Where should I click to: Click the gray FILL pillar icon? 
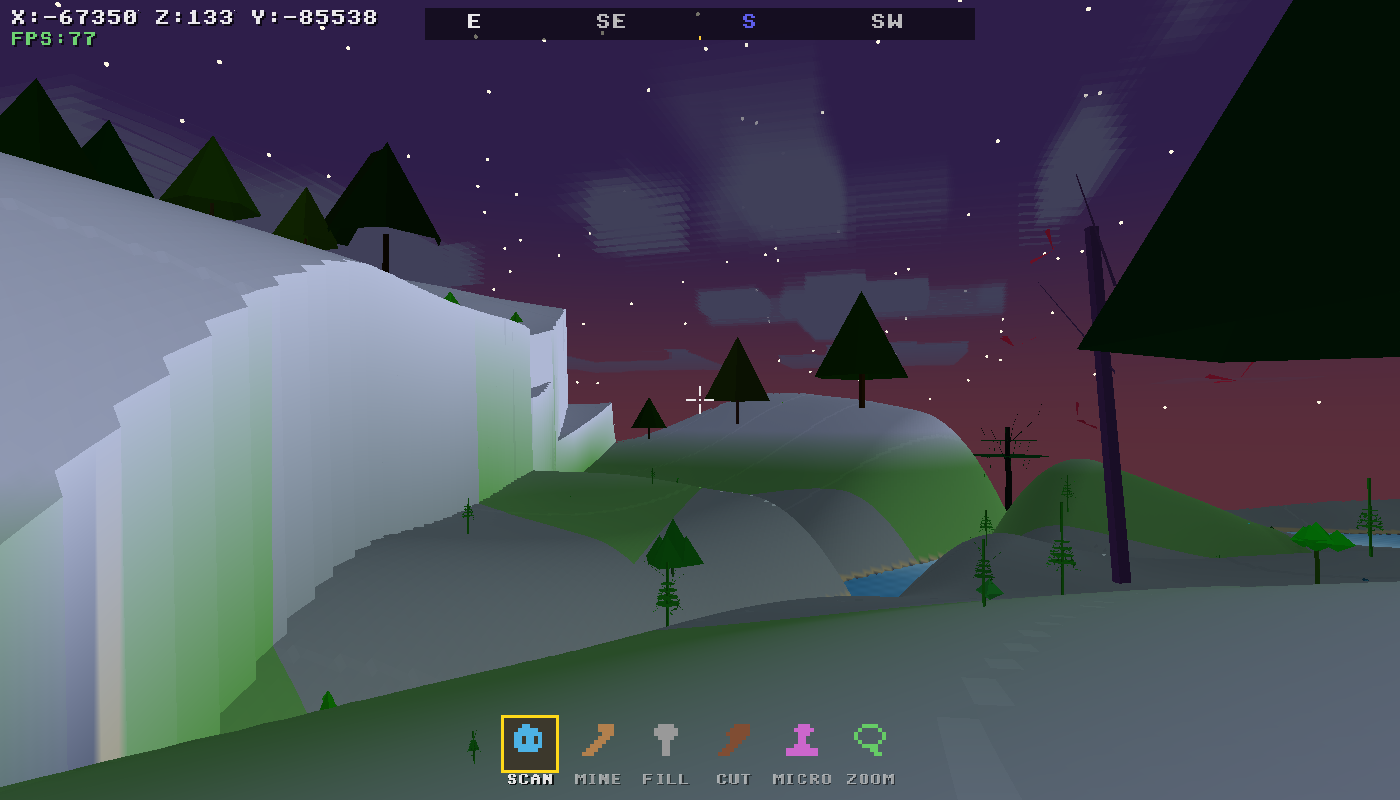click(x=666, y=741)
